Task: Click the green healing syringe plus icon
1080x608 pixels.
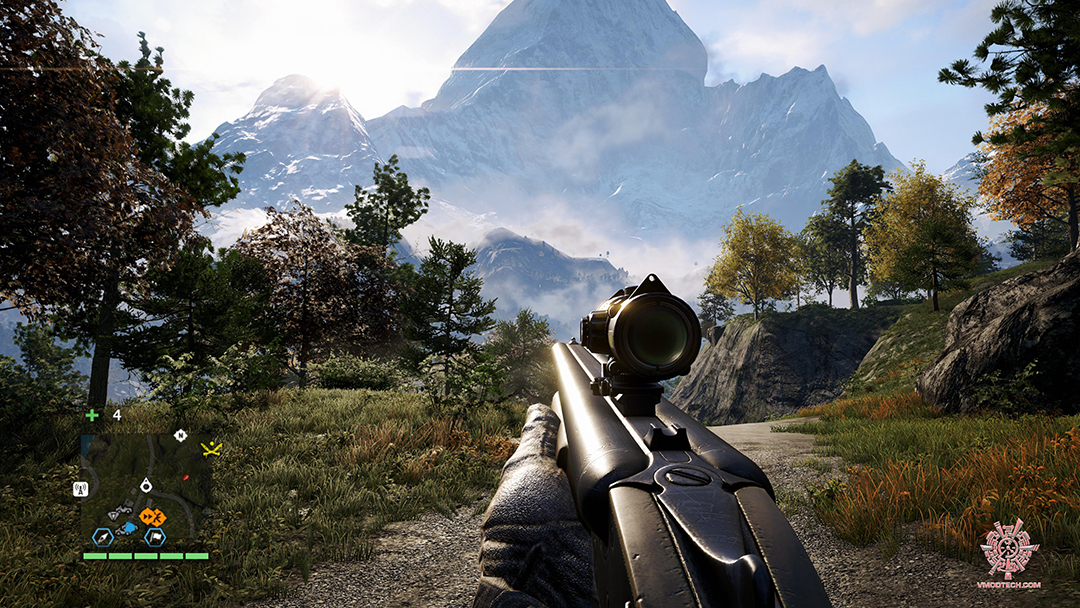Action: (x=92, y=415)
